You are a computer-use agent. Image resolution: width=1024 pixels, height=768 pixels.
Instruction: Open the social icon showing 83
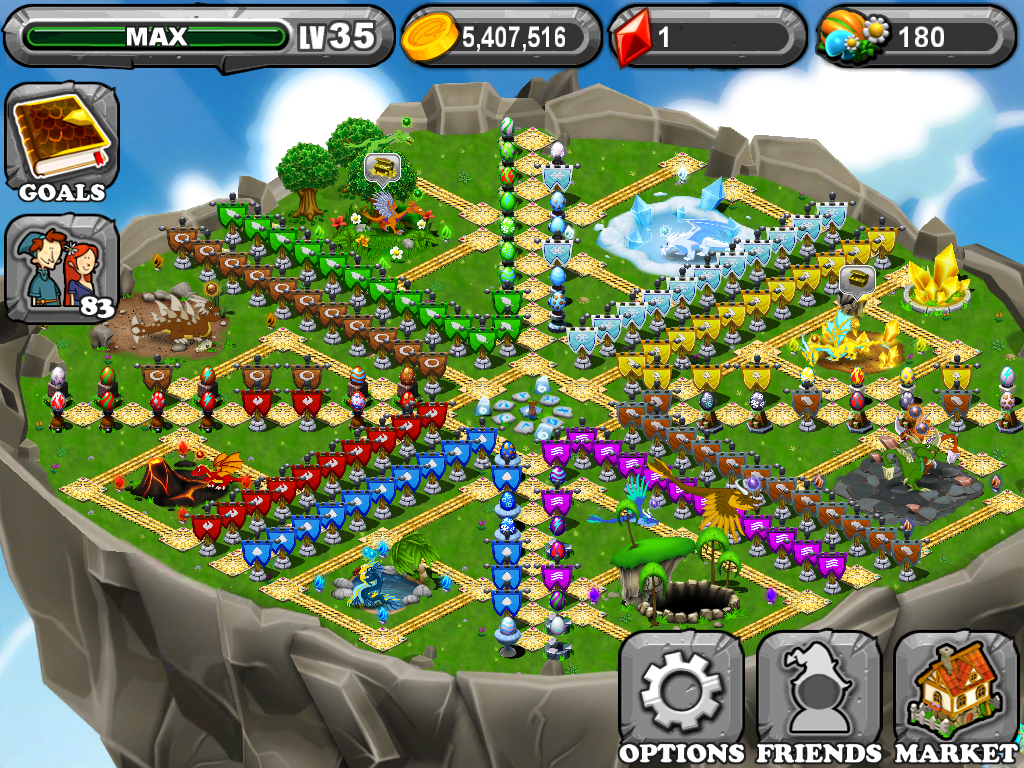62,268
